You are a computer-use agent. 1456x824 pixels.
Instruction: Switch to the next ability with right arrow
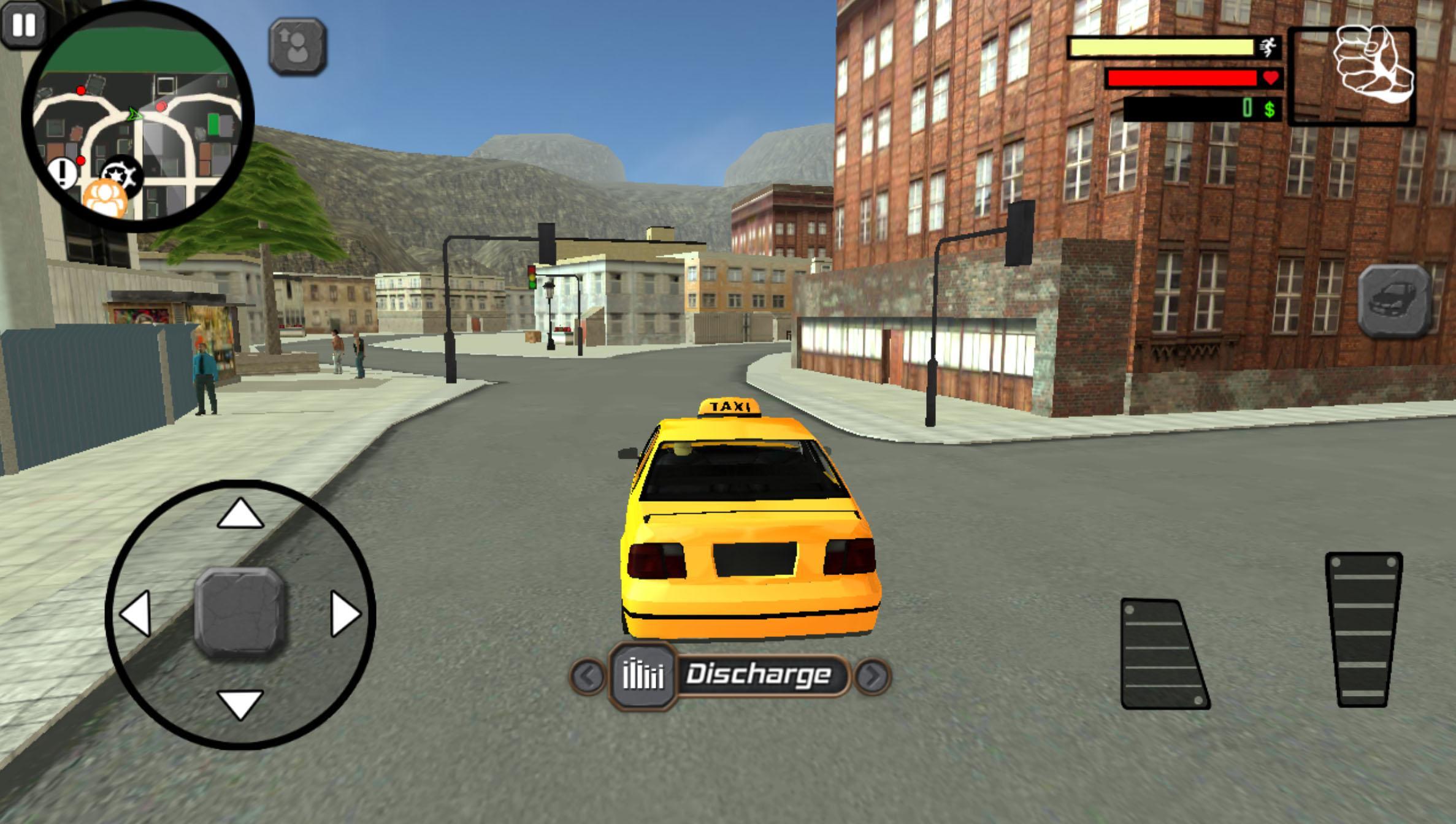click(x=872, y=677)
